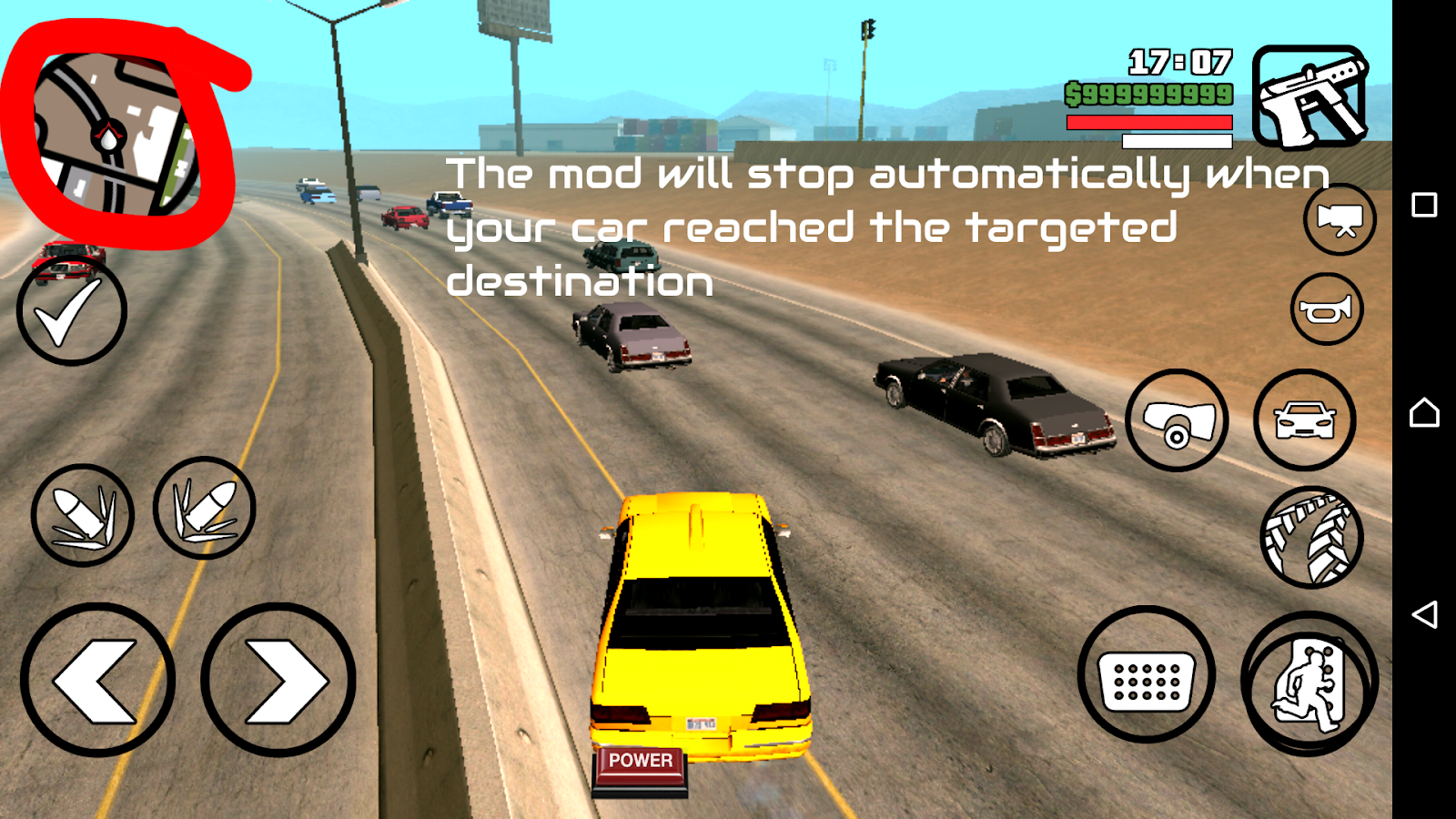Screen dimensions: 1456x819
Task: Tap the red POWER button
Action: coord(641,763)
